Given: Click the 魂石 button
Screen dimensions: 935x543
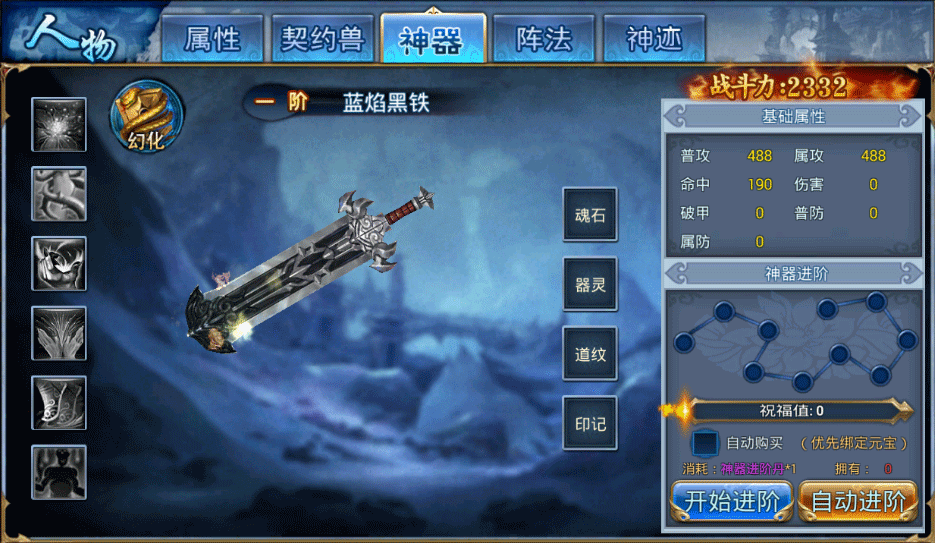Looking at the screenshot, I should [590, 215].
